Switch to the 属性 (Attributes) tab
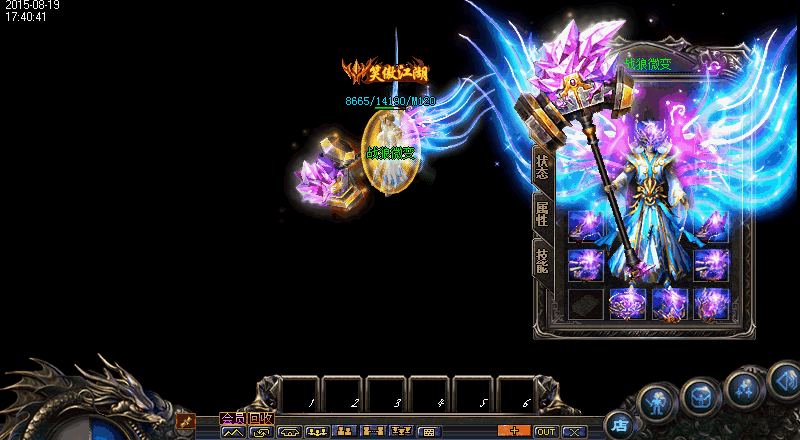The height and width of the screenshot is (440, 800). tap(542, 213)
